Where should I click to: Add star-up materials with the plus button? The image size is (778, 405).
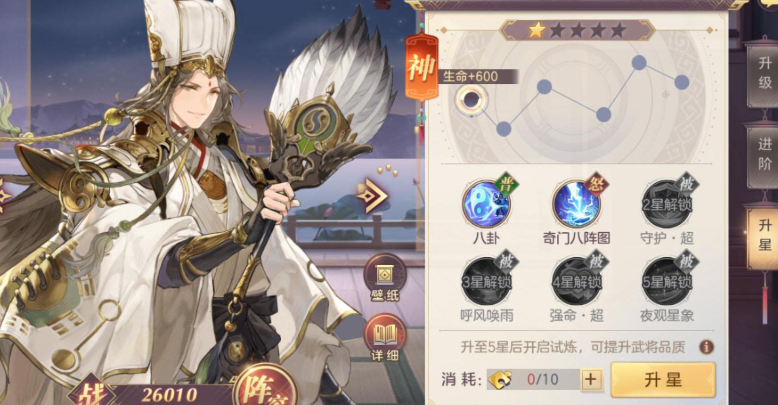tap(591, 380)
